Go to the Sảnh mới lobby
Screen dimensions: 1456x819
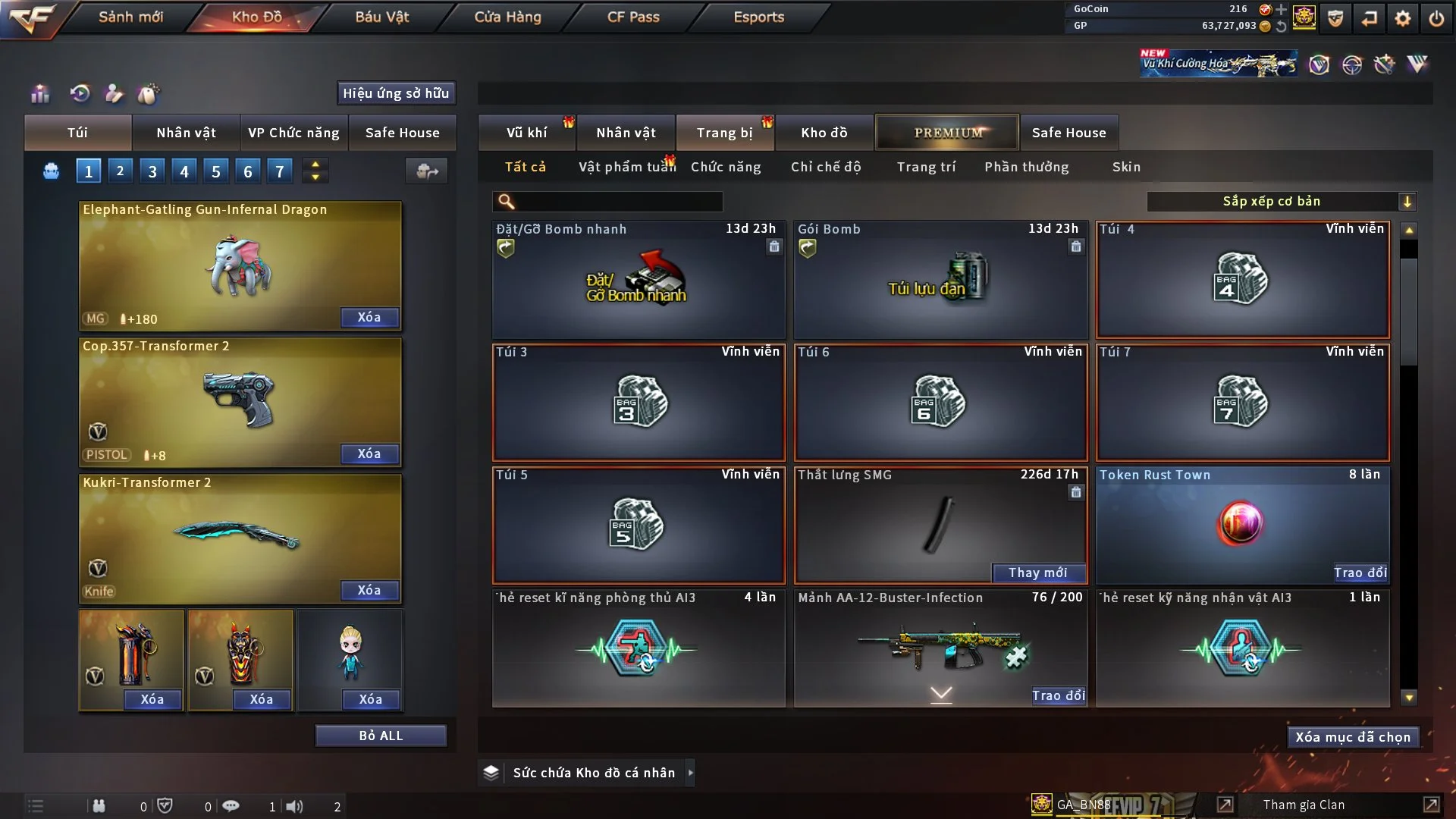point(130,17)
